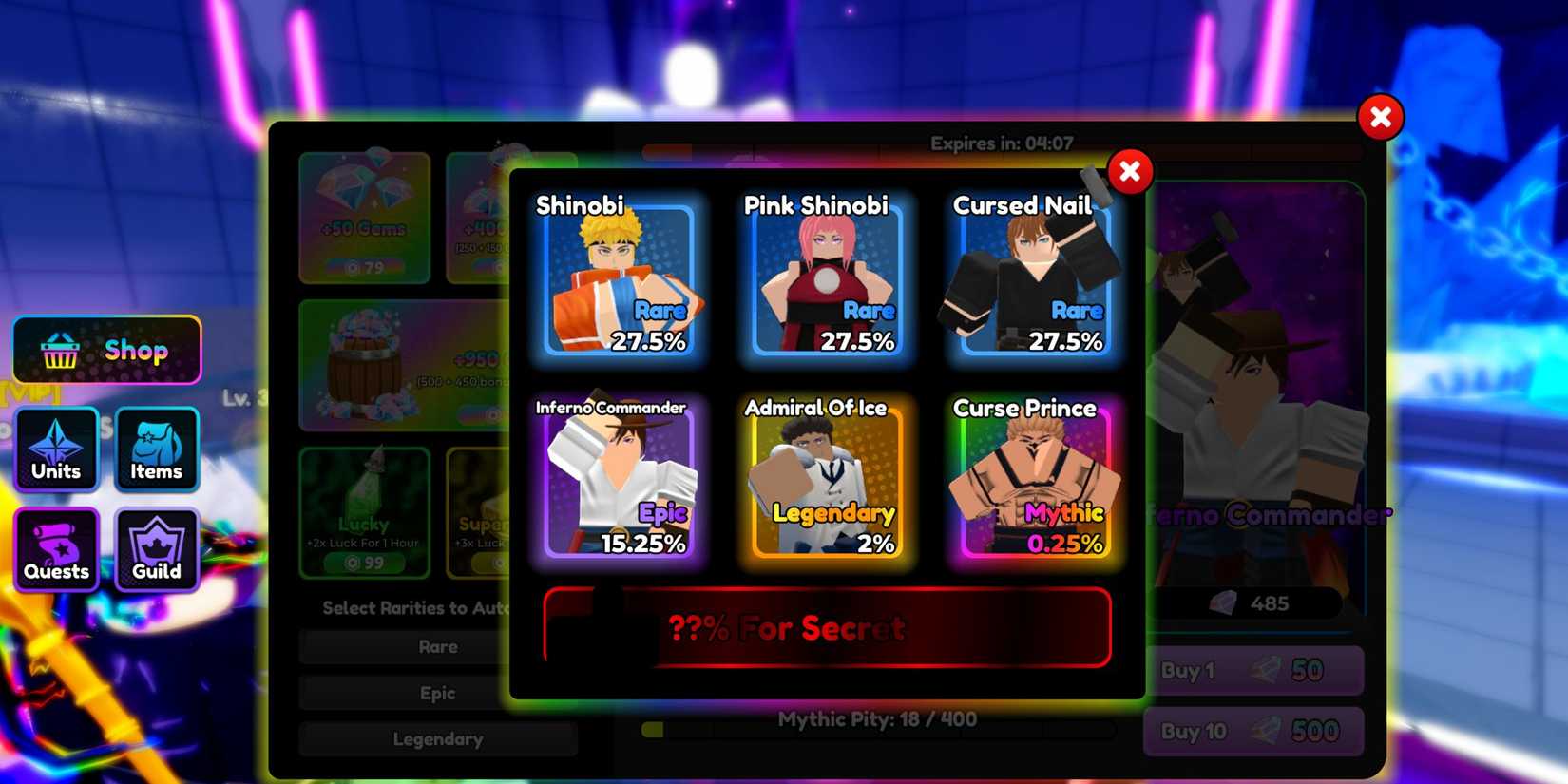Viewport: 1568px width, 784px height.
Task: Select the +50 Gems pack
Action: point(365,219)
